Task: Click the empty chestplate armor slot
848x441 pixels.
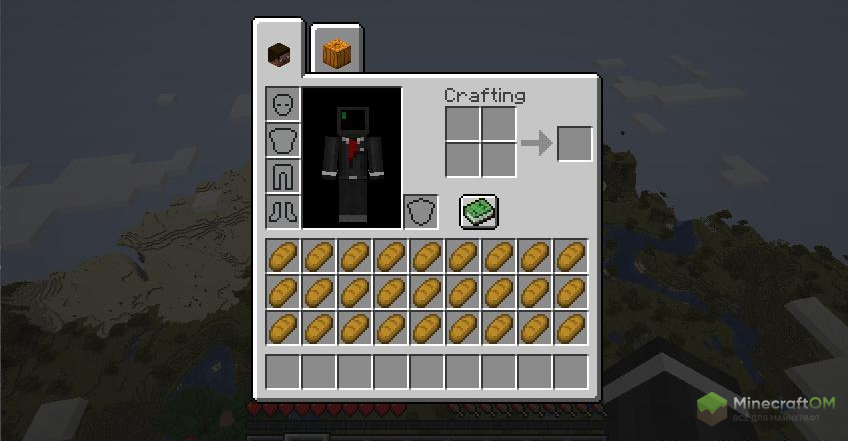Action: pos(282,140)
